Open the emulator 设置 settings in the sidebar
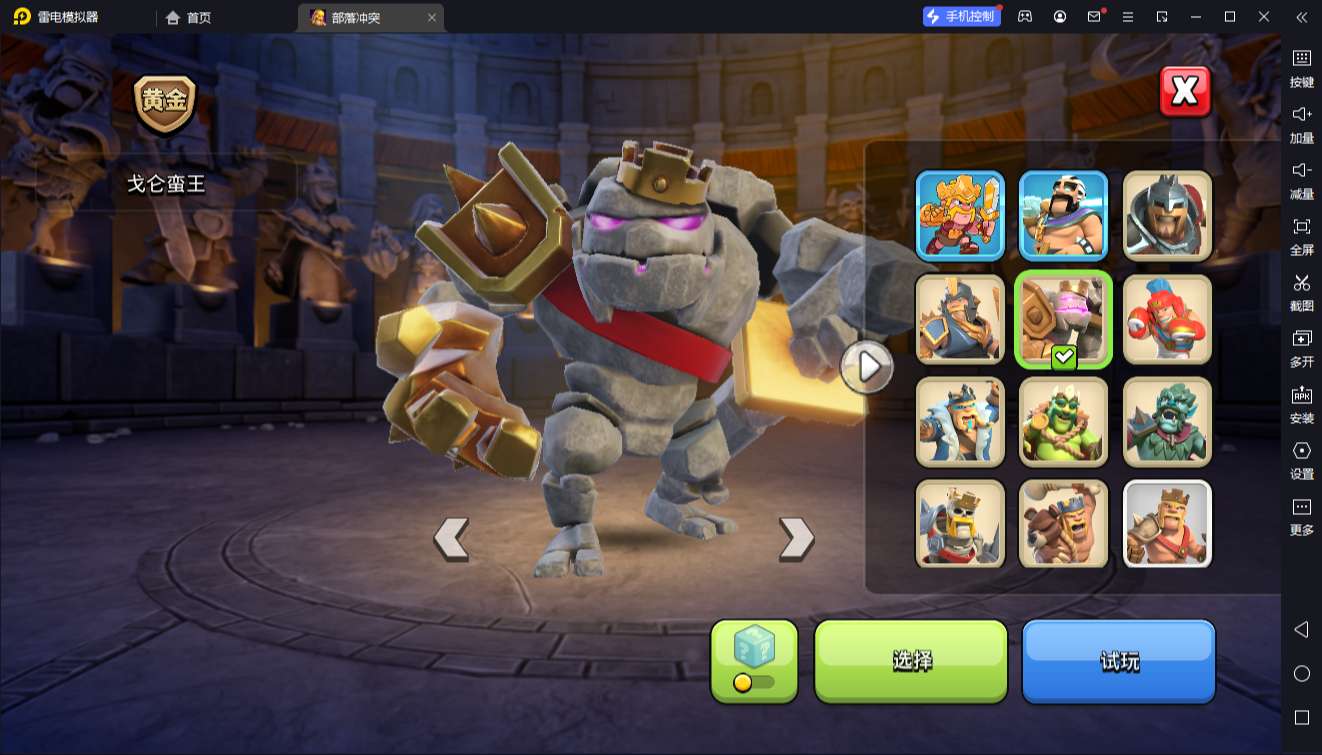 (1301, 460)
